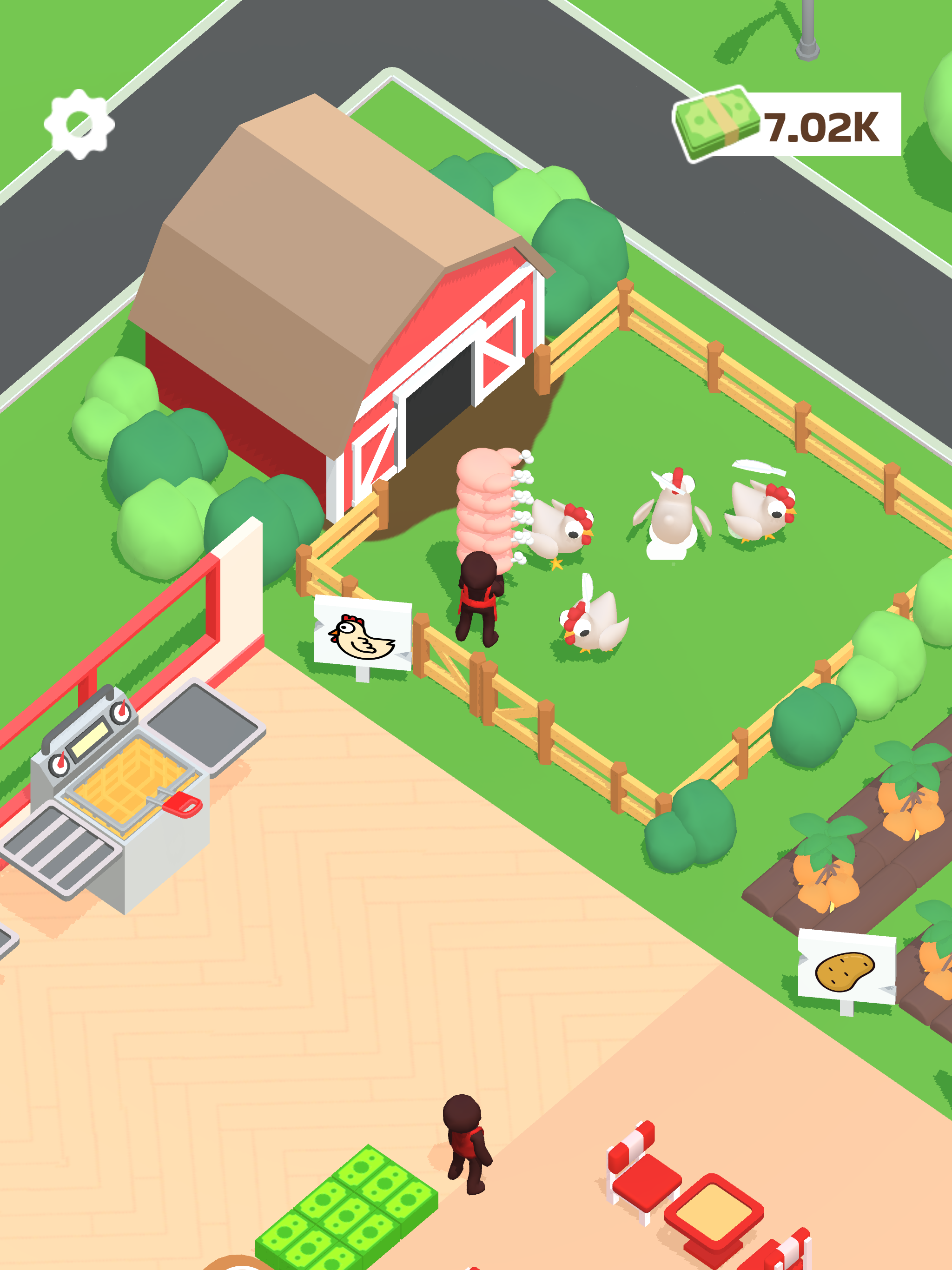Tap the money bill icon

coord(718,124)
